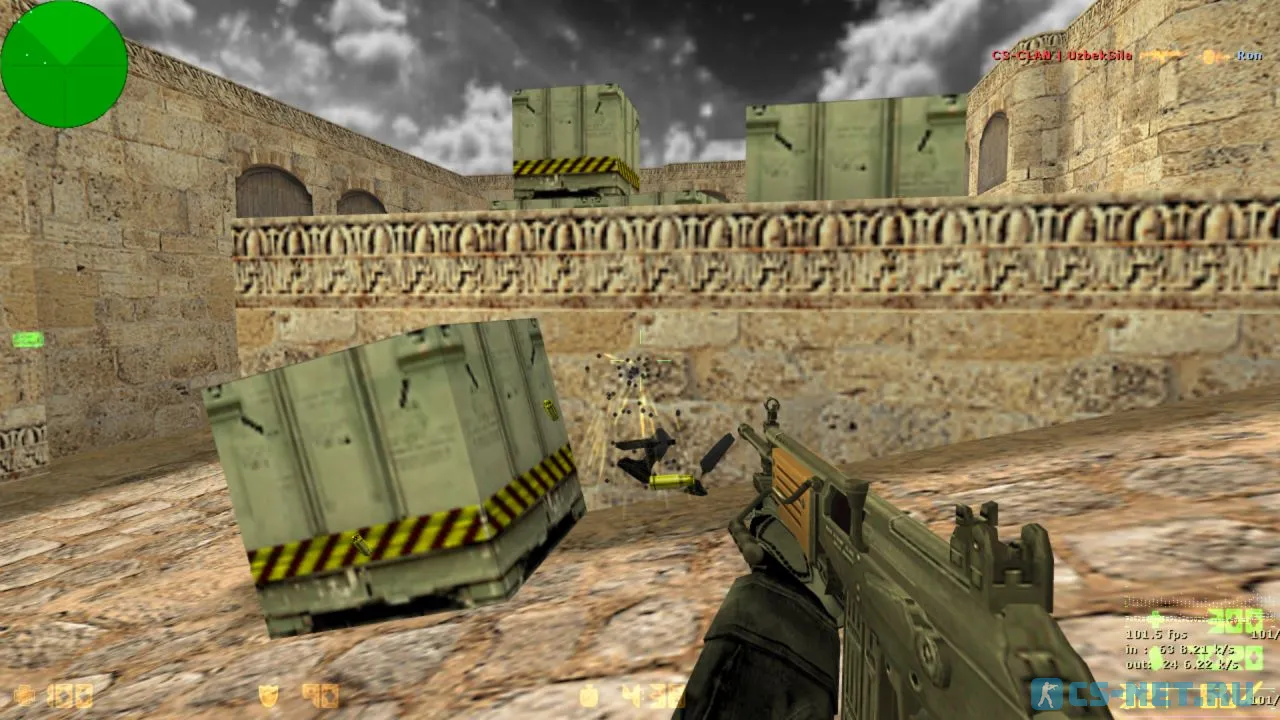The width and height of the screenshot is (1280, 720).
Task: Click the name Ron in the kill feed
Action: pyautogui.click(x=1249, y=56)
